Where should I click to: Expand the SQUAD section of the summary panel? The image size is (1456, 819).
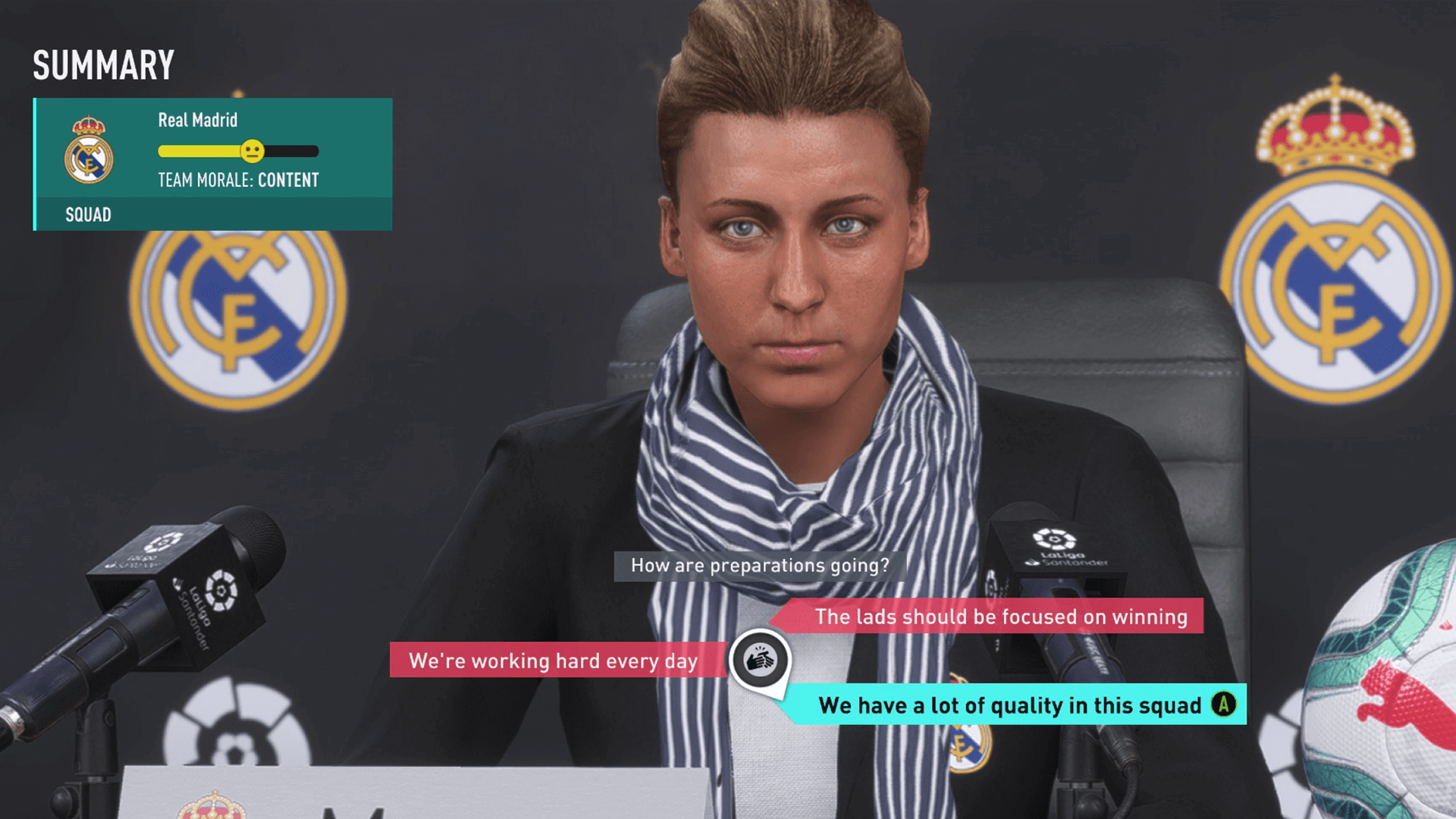pos(89,215)
